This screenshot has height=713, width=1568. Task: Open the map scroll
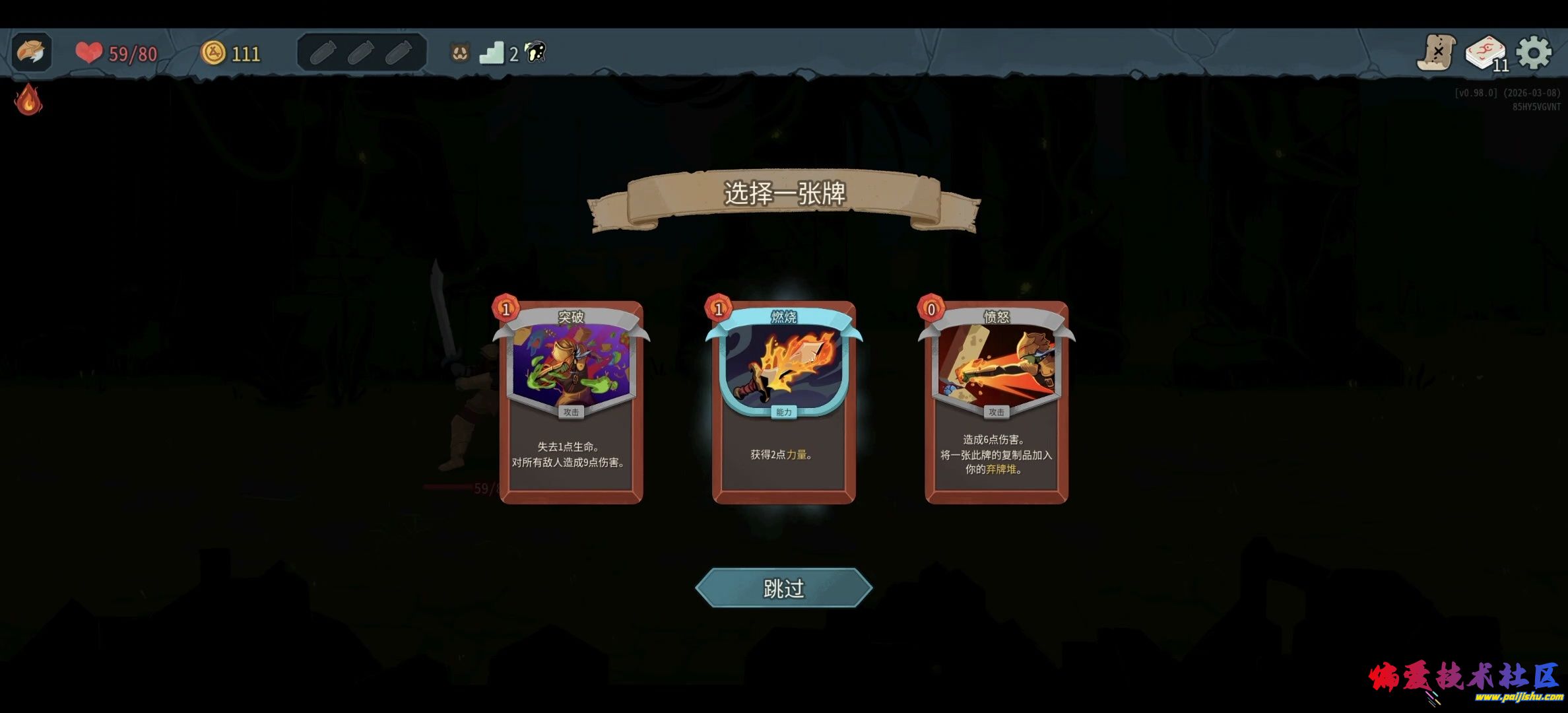pyautogui.click(x=1437, y=53)
